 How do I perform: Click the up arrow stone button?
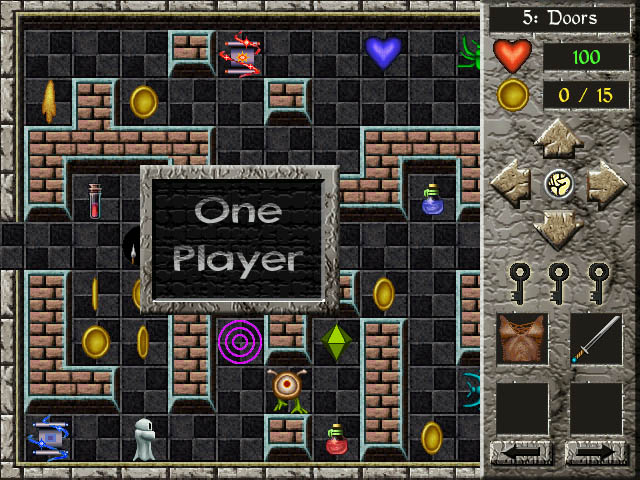click(558, 139)
